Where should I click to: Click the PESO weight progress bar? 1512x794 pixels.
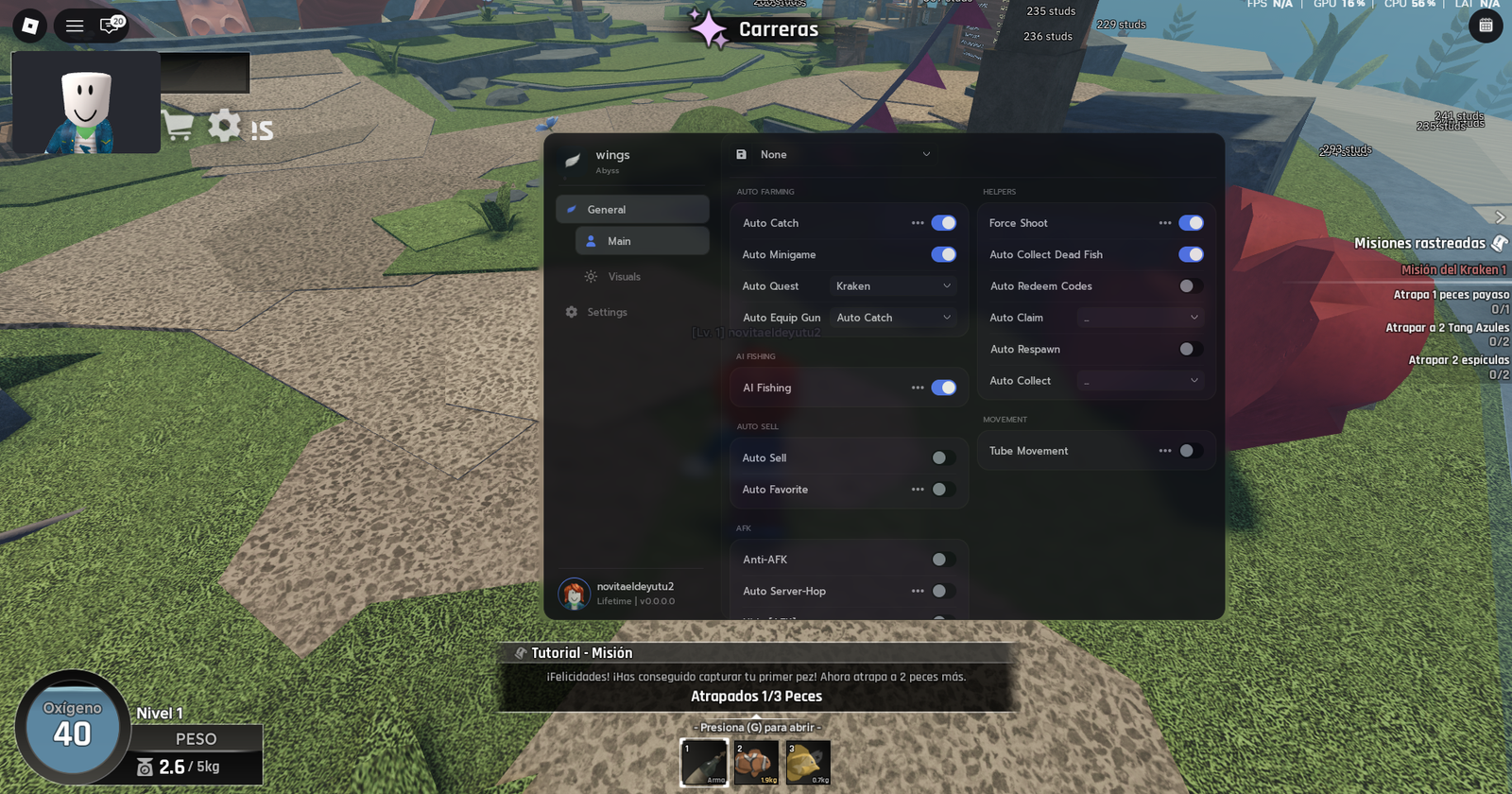coord(196,738)
